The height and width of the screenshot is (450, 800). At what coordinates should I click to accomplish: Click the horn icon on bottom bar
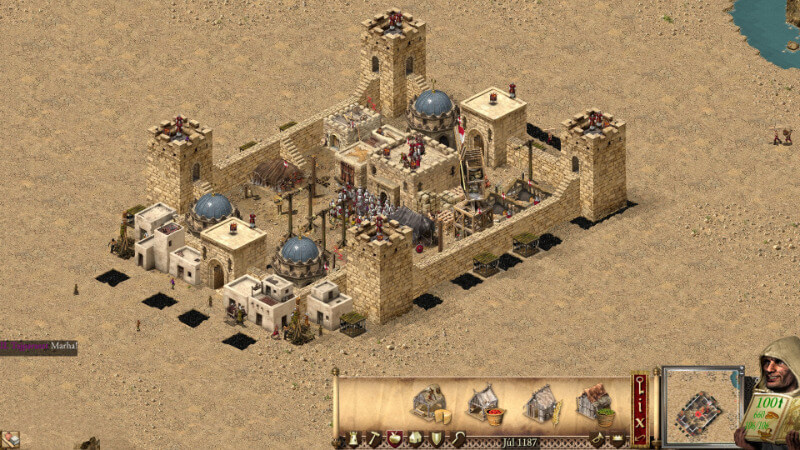[598, 438]
